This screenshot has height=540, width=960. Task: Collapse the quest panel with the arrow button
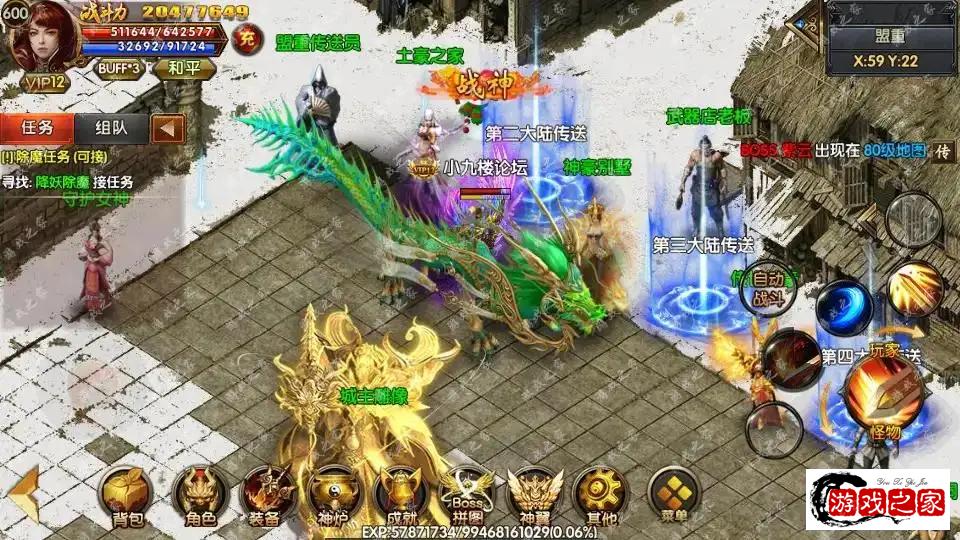[168, 128]
